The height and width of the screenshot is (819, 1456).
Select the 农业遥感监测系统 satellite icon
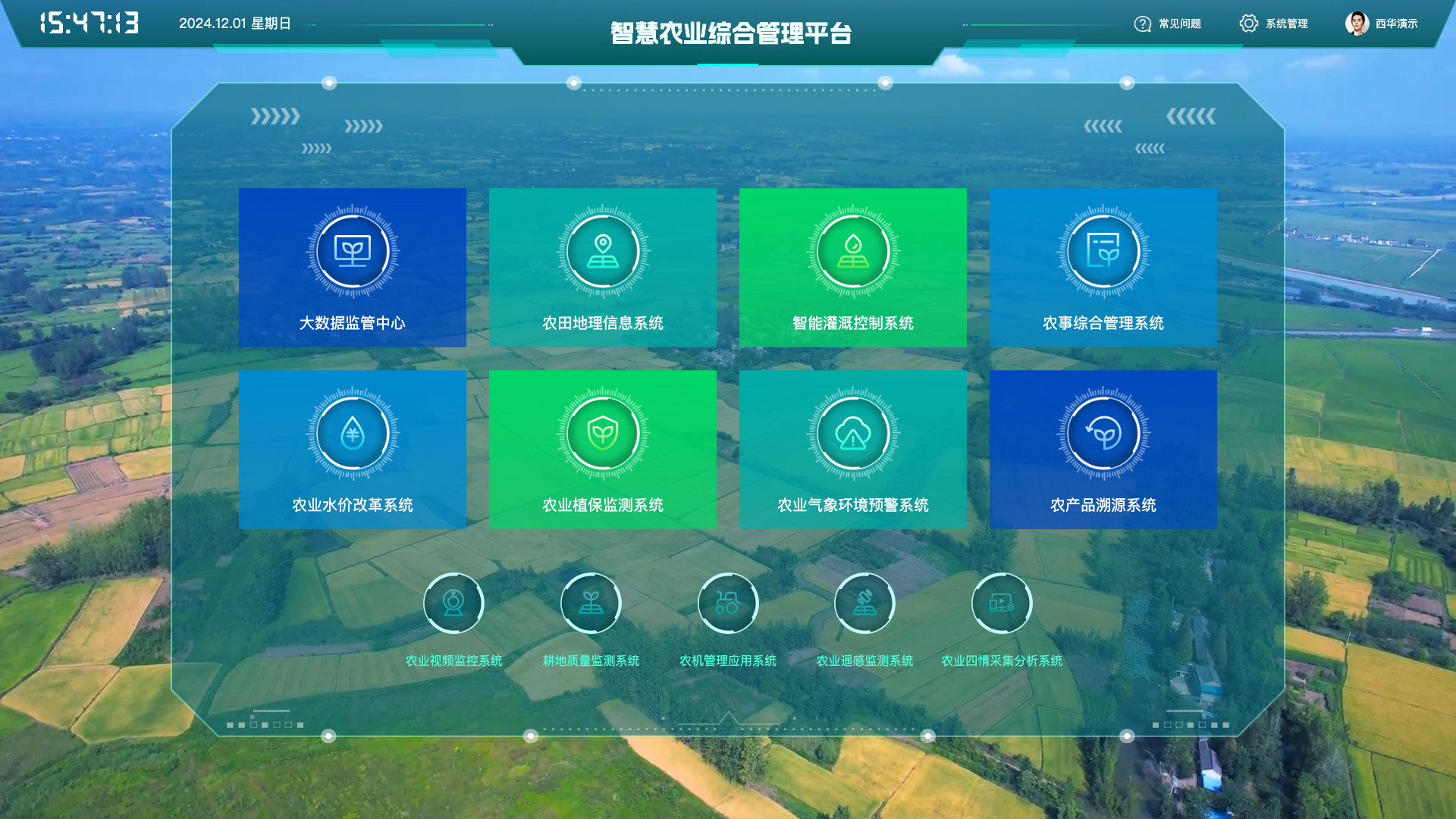click(864, 603)
